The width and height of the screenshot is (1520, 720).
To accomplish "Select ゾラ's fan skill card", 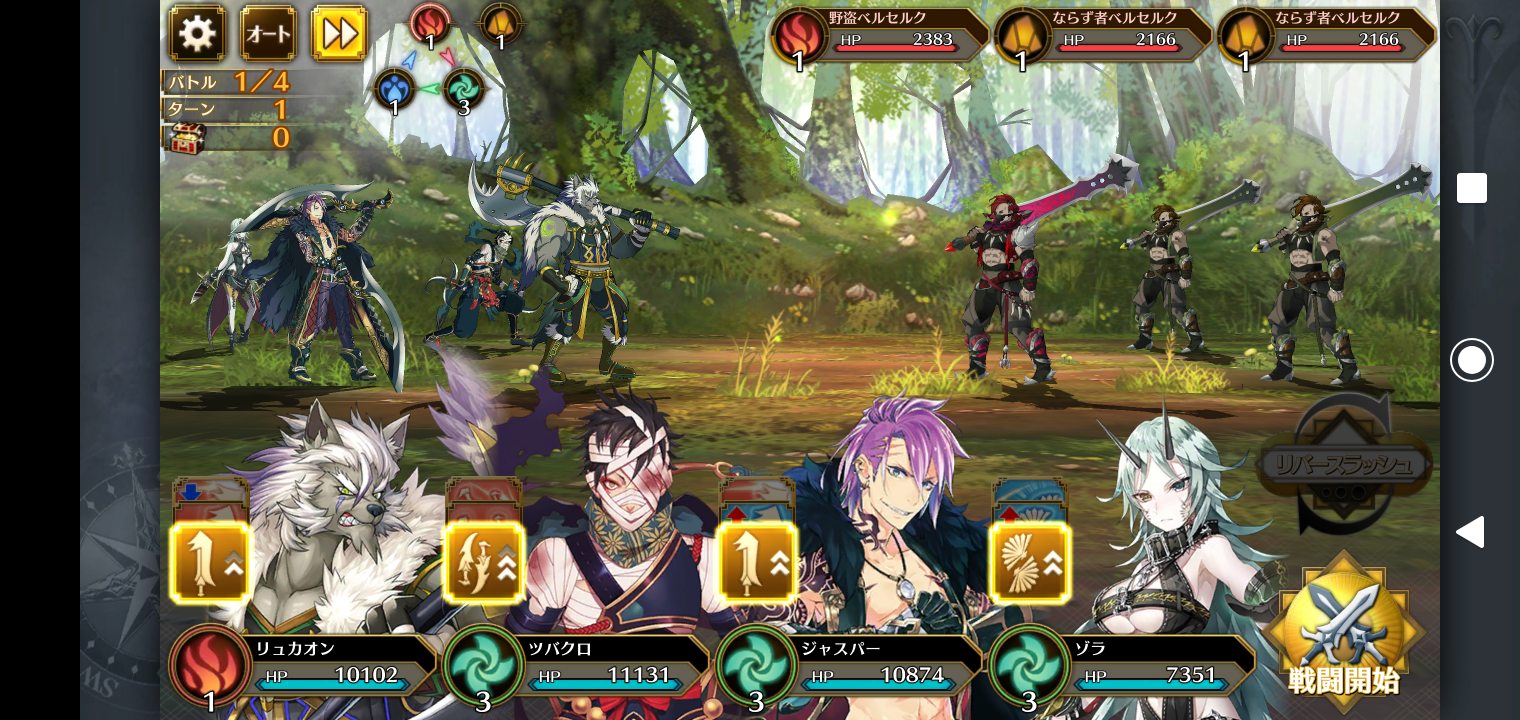I will pos(1030,562).
